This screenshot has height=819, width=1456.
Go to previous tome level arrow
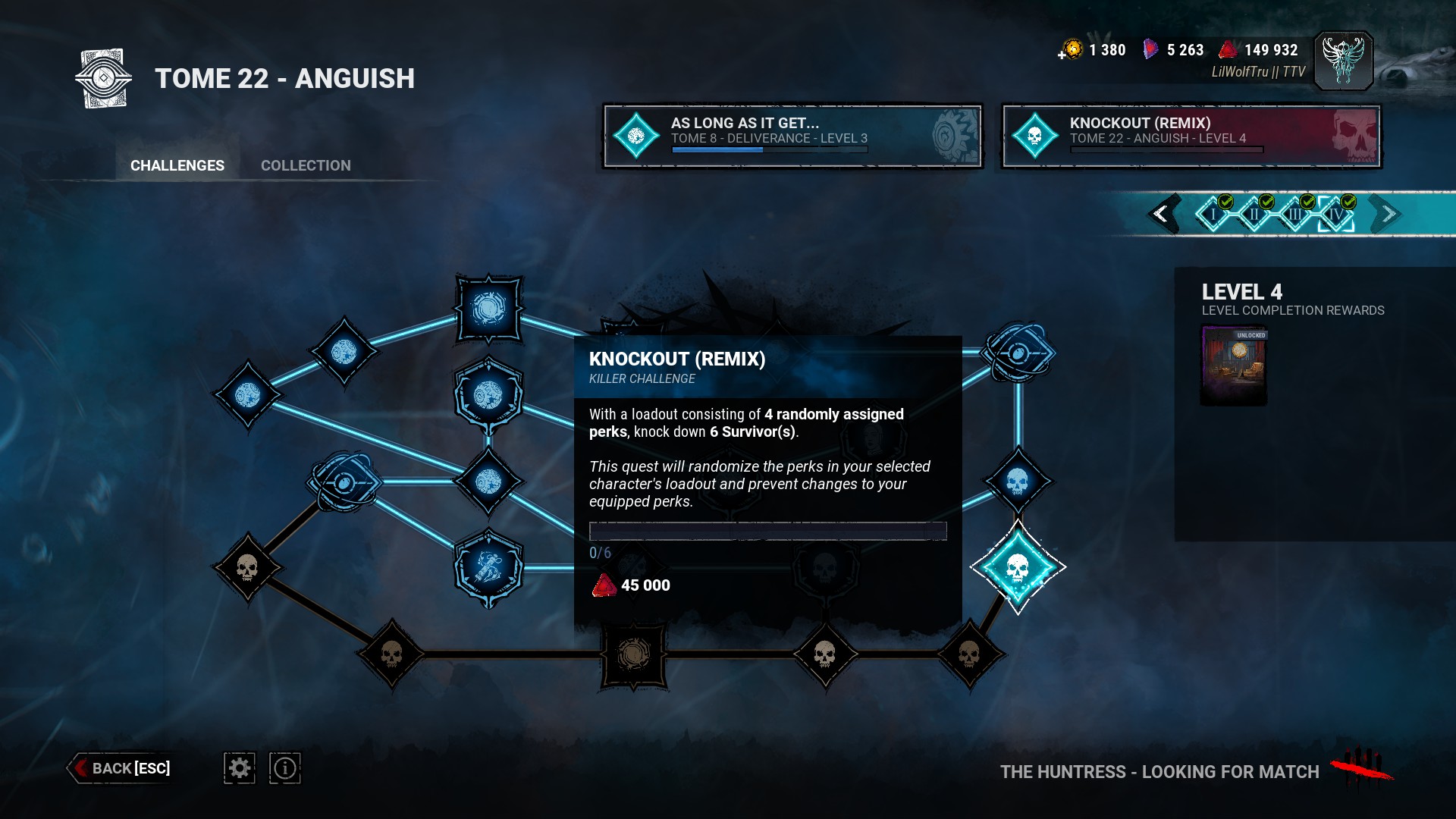(1161, 214)
